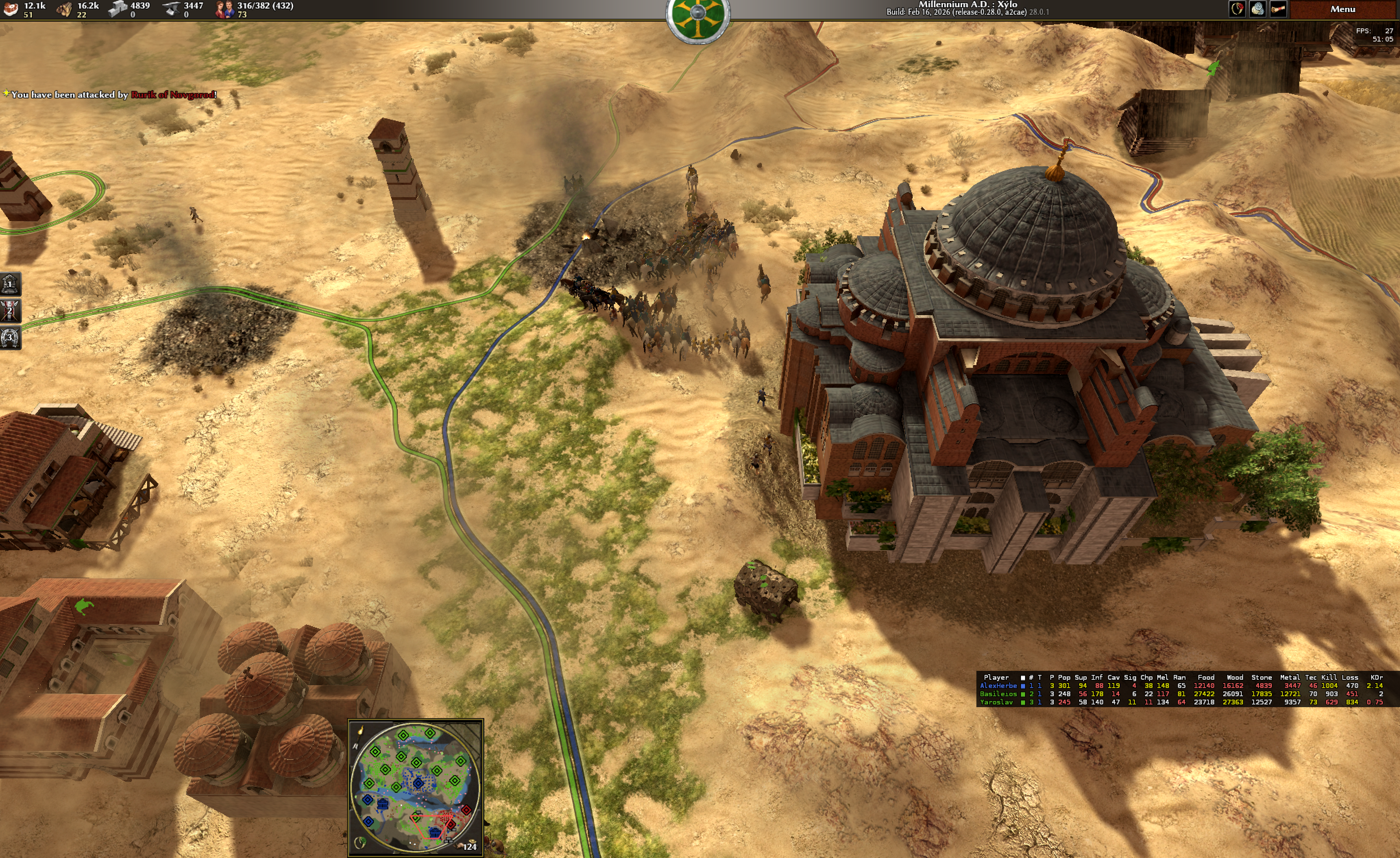This screenshot has width=1400, height=858.
Task: Click the food resource icon
Action: (11, 9)
